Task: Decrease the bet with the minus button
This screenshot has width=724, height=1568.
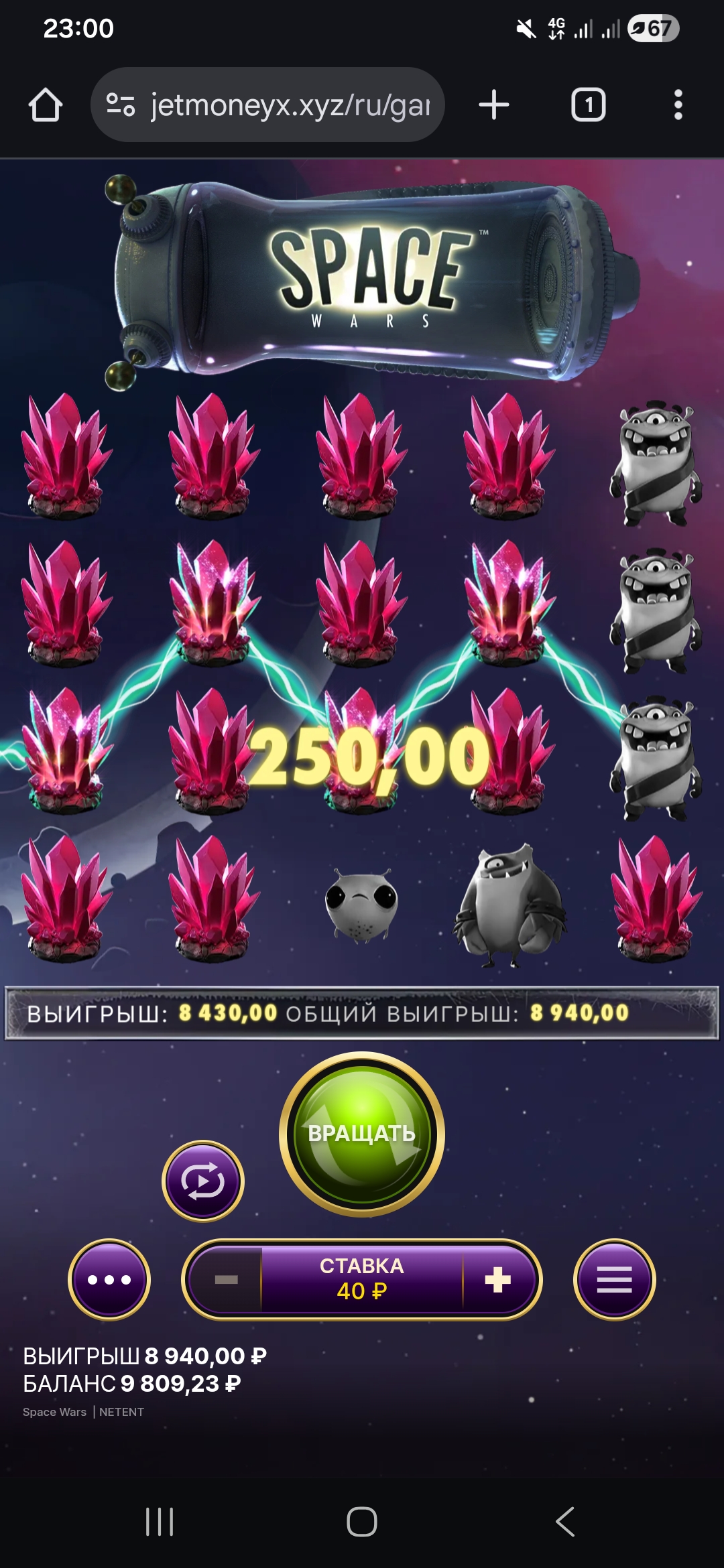Action: [x=226, y=1280]
